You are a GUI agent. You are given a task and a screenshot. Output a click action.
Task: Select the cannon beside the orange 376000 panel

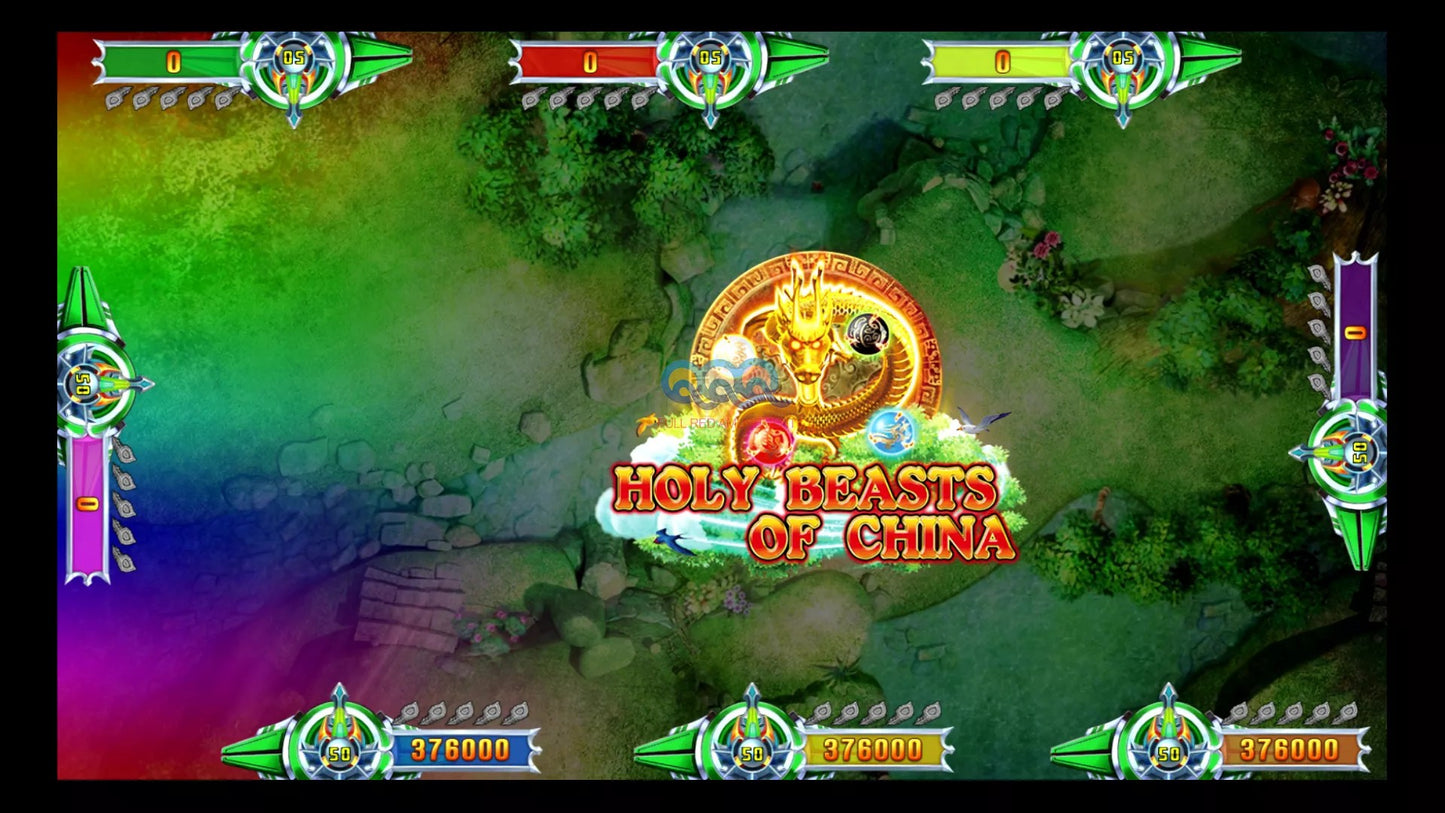point(1168,742)
